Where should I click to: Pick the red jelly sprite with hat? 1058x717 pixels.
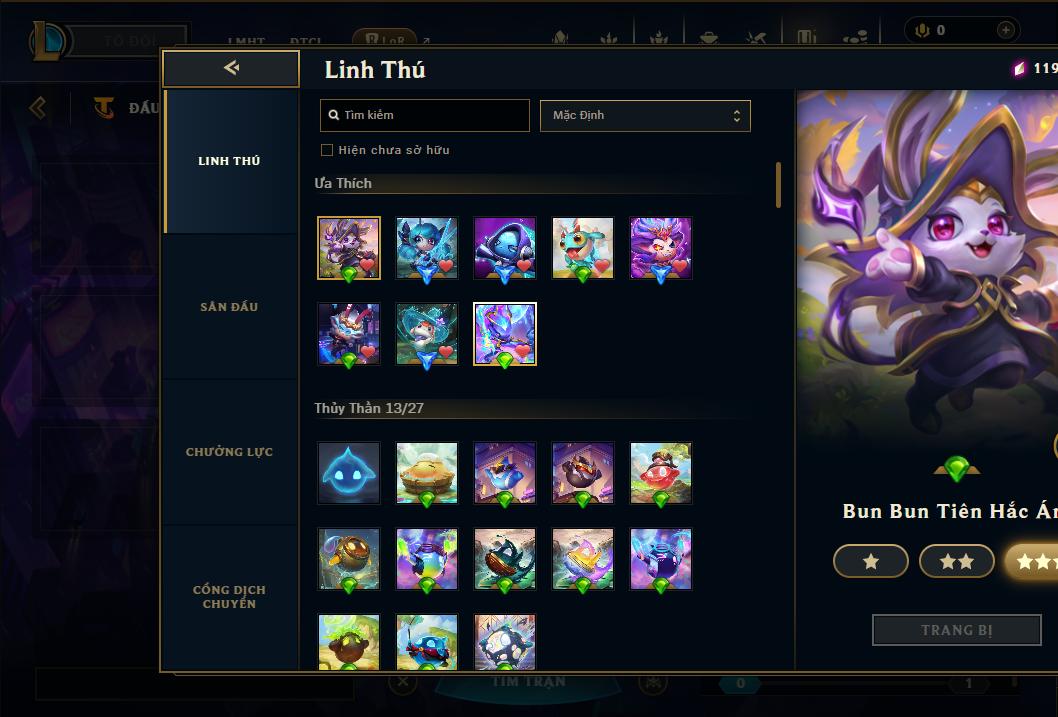661,473
